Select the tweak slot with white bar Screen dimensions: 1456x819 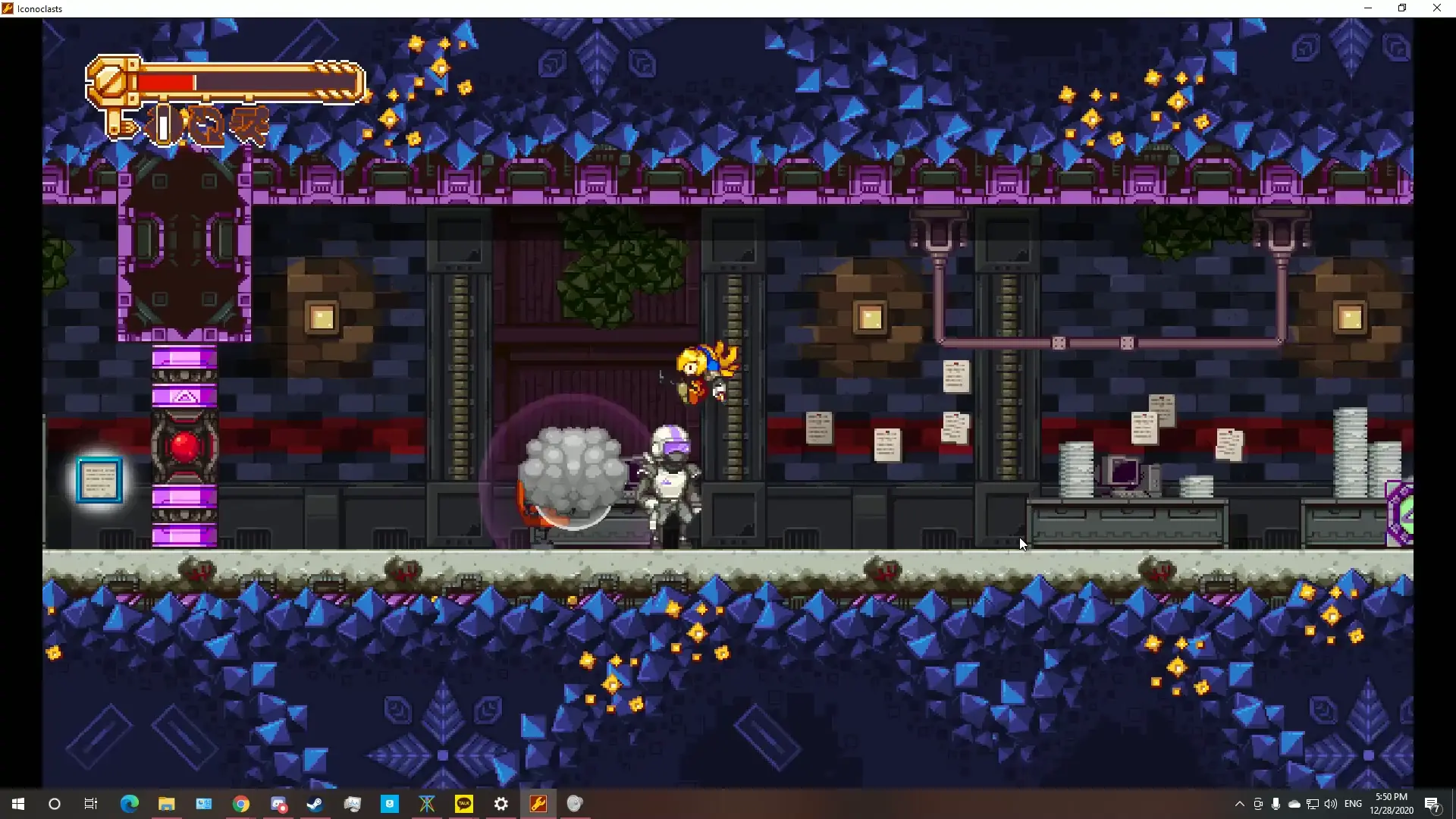(x=163, y=124)
